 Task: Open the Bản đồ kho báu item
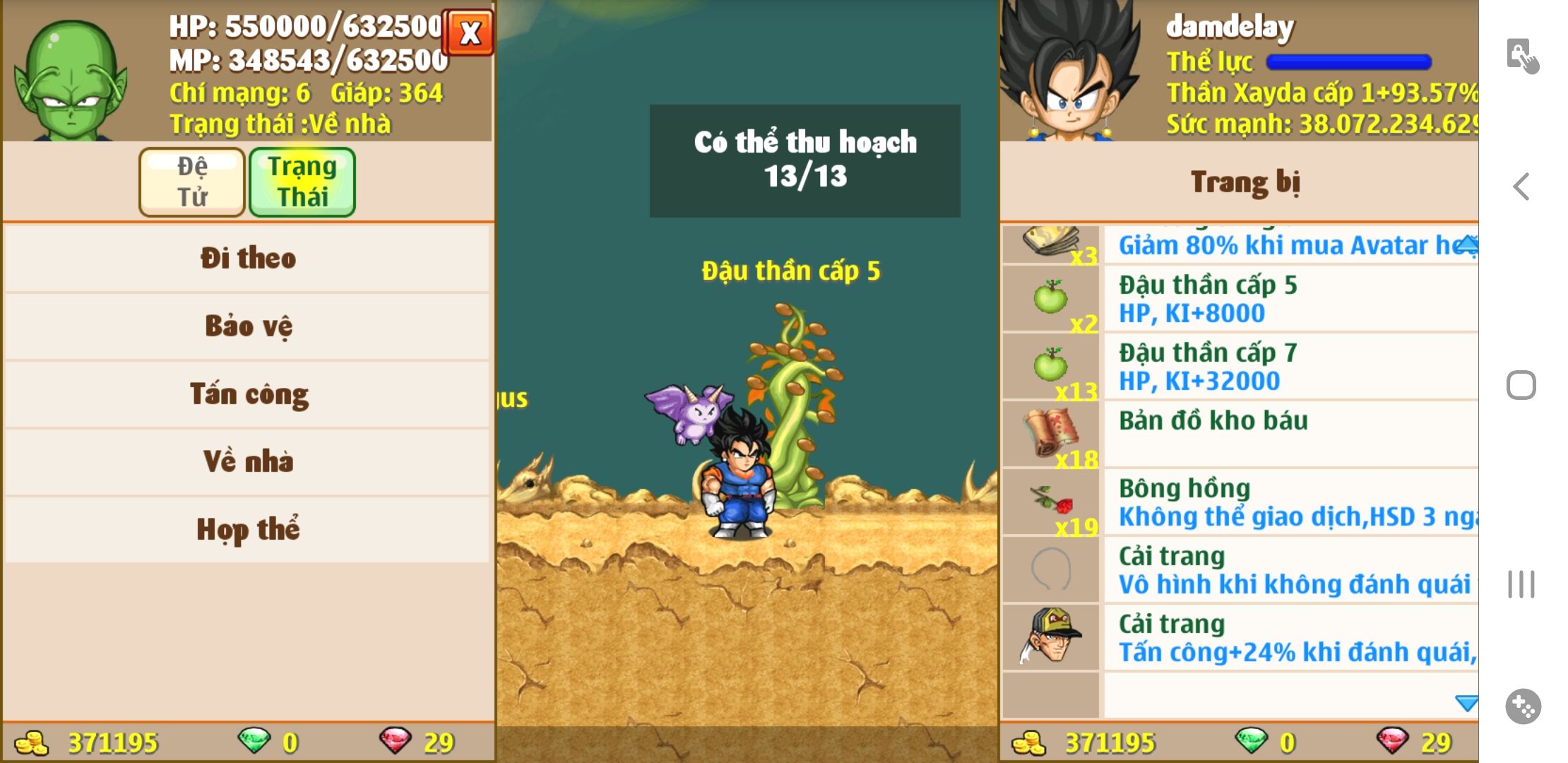(1240, 434)
